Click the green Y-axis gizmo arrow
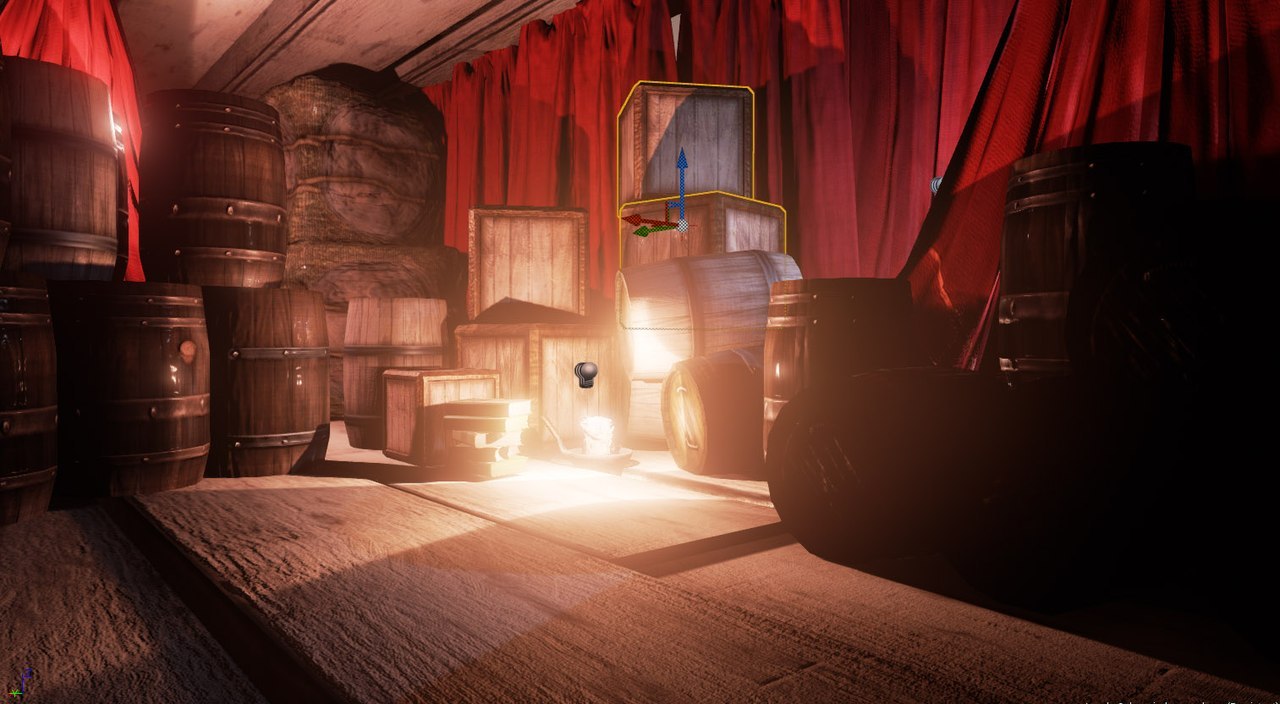Viewport: 1280px width, 704px height. point(645,230)
